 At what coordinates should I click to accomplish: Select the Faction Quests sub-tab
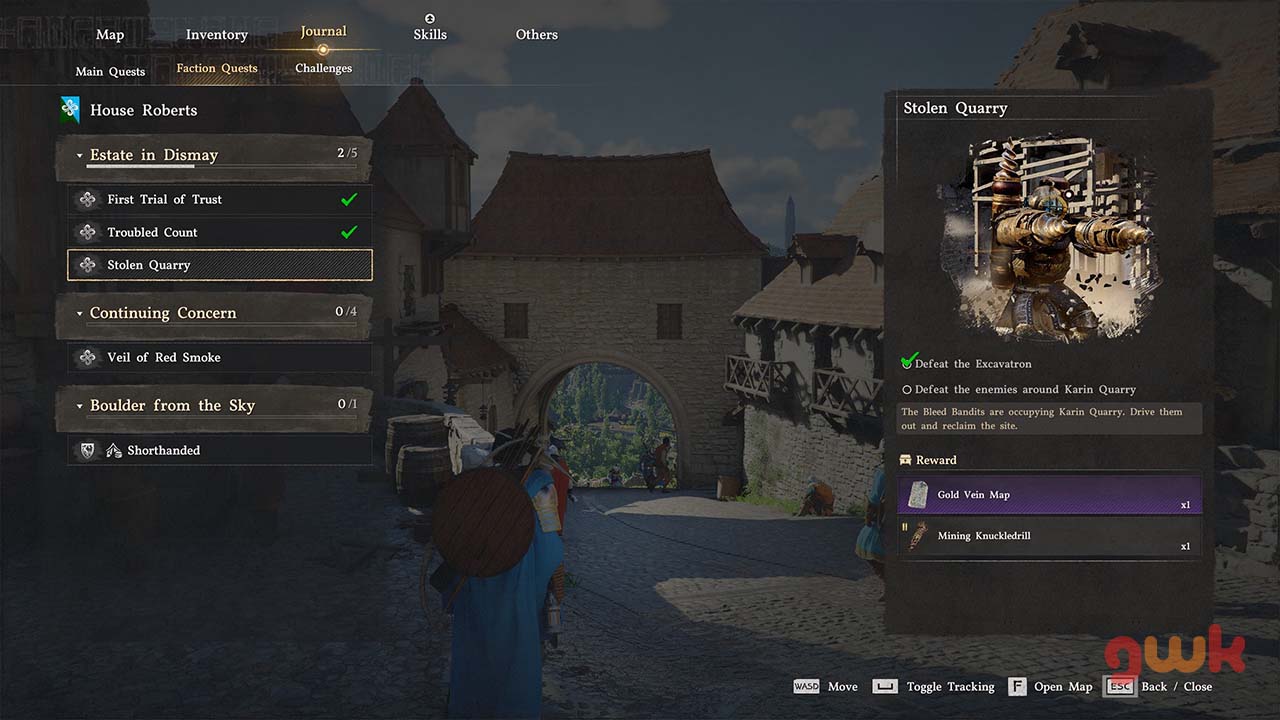(217, 68)
